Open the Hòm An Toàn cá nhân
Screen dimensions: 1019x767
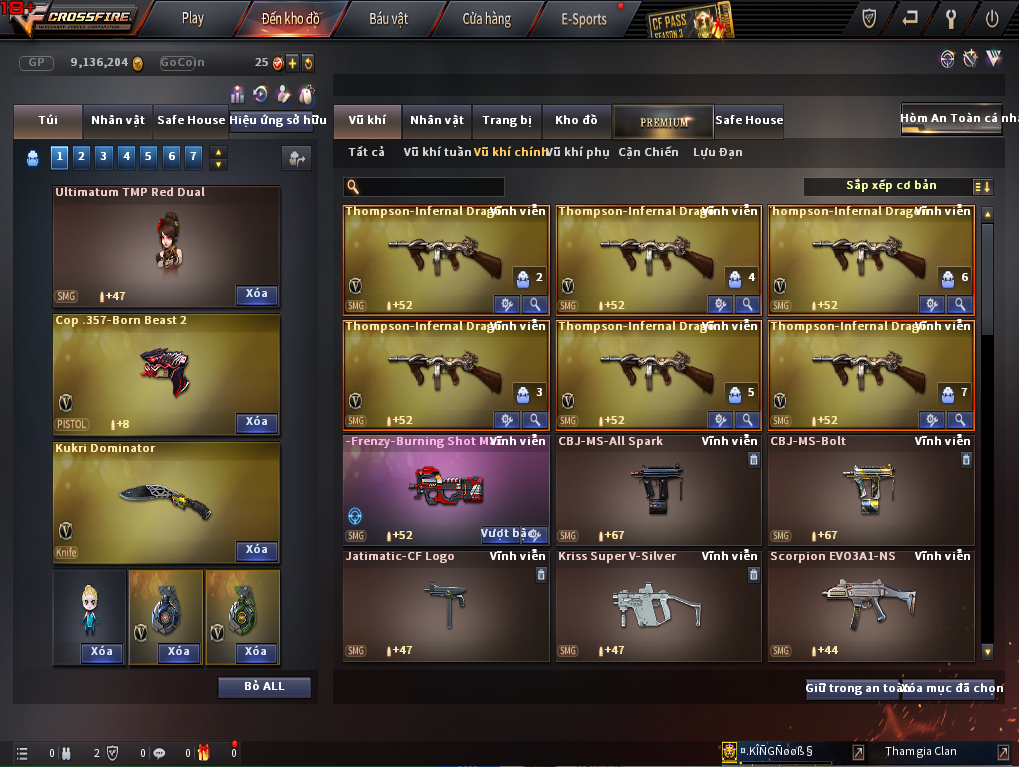click(950, 119)
